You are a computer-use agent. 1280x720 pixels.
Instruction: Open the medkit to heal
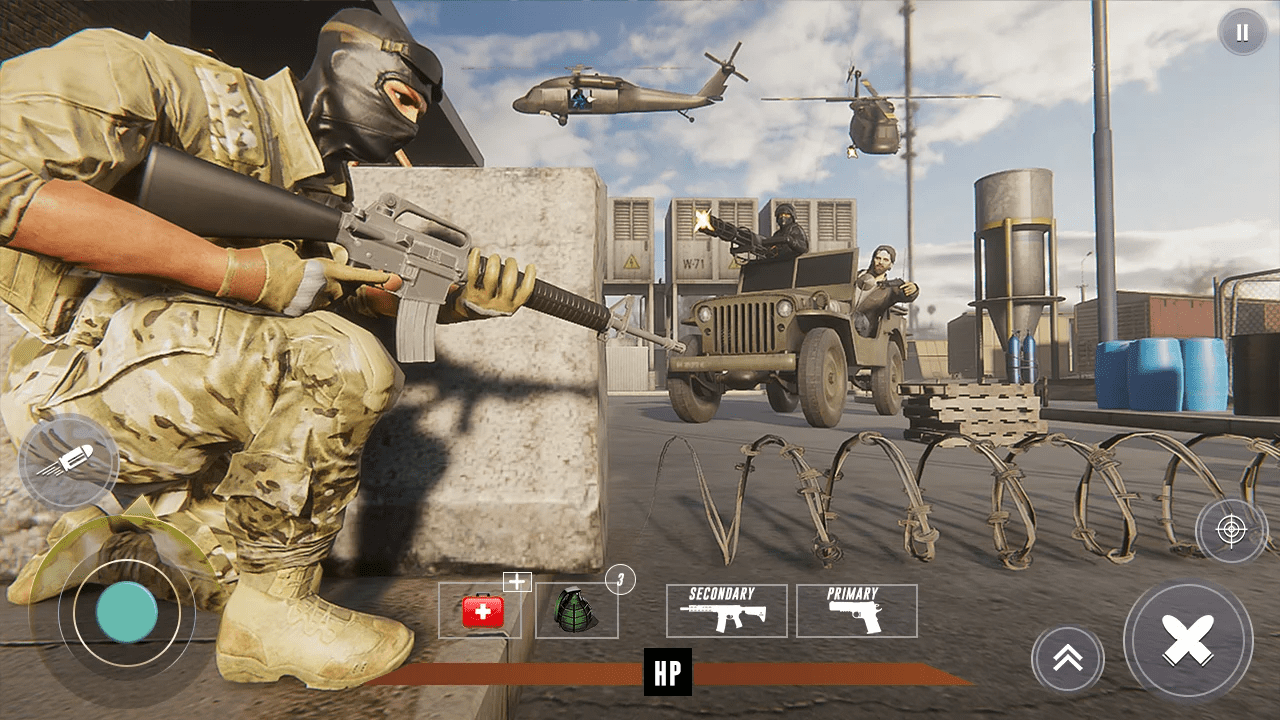pos(483,612)
